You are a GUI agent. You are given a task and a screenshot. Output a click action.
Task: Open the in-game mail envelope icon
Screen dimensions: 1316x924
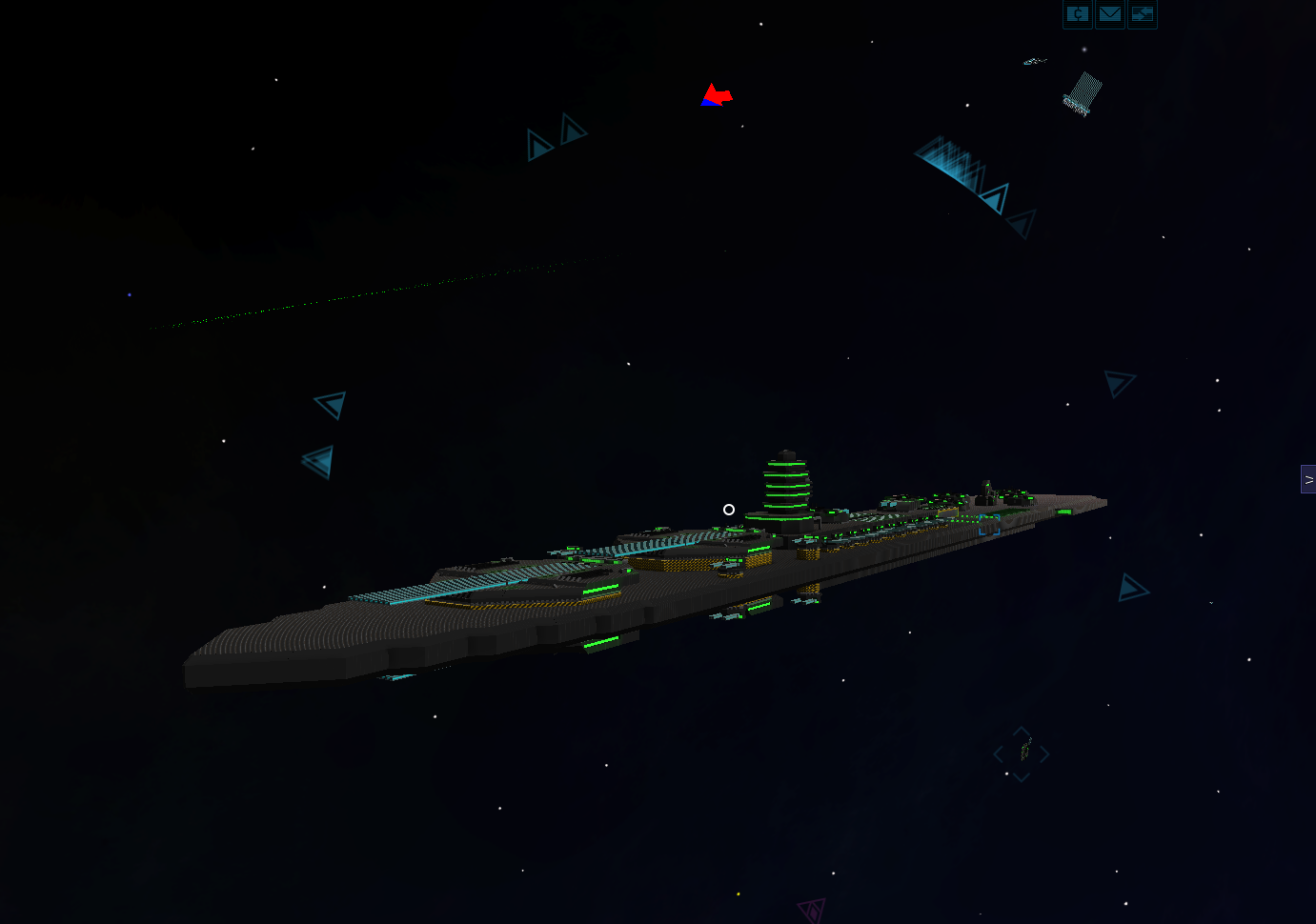point(1109,14)
